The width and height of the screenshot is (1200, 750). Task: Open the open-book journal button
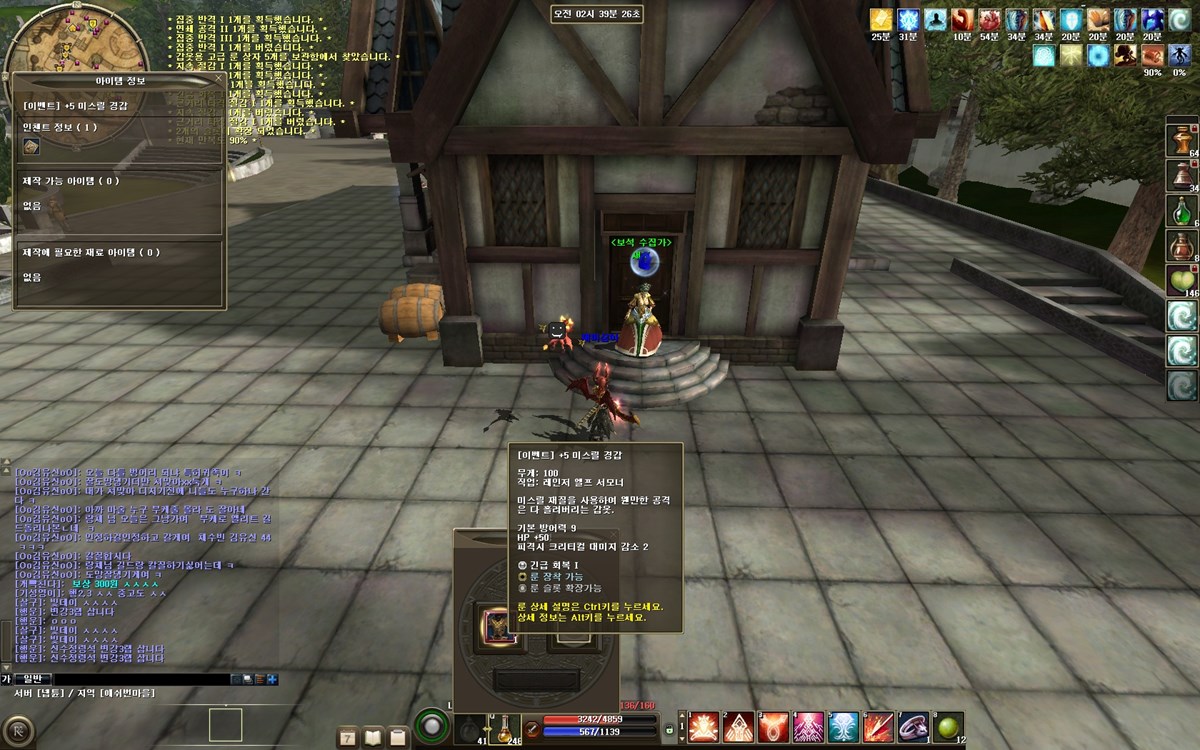[373, 737]
